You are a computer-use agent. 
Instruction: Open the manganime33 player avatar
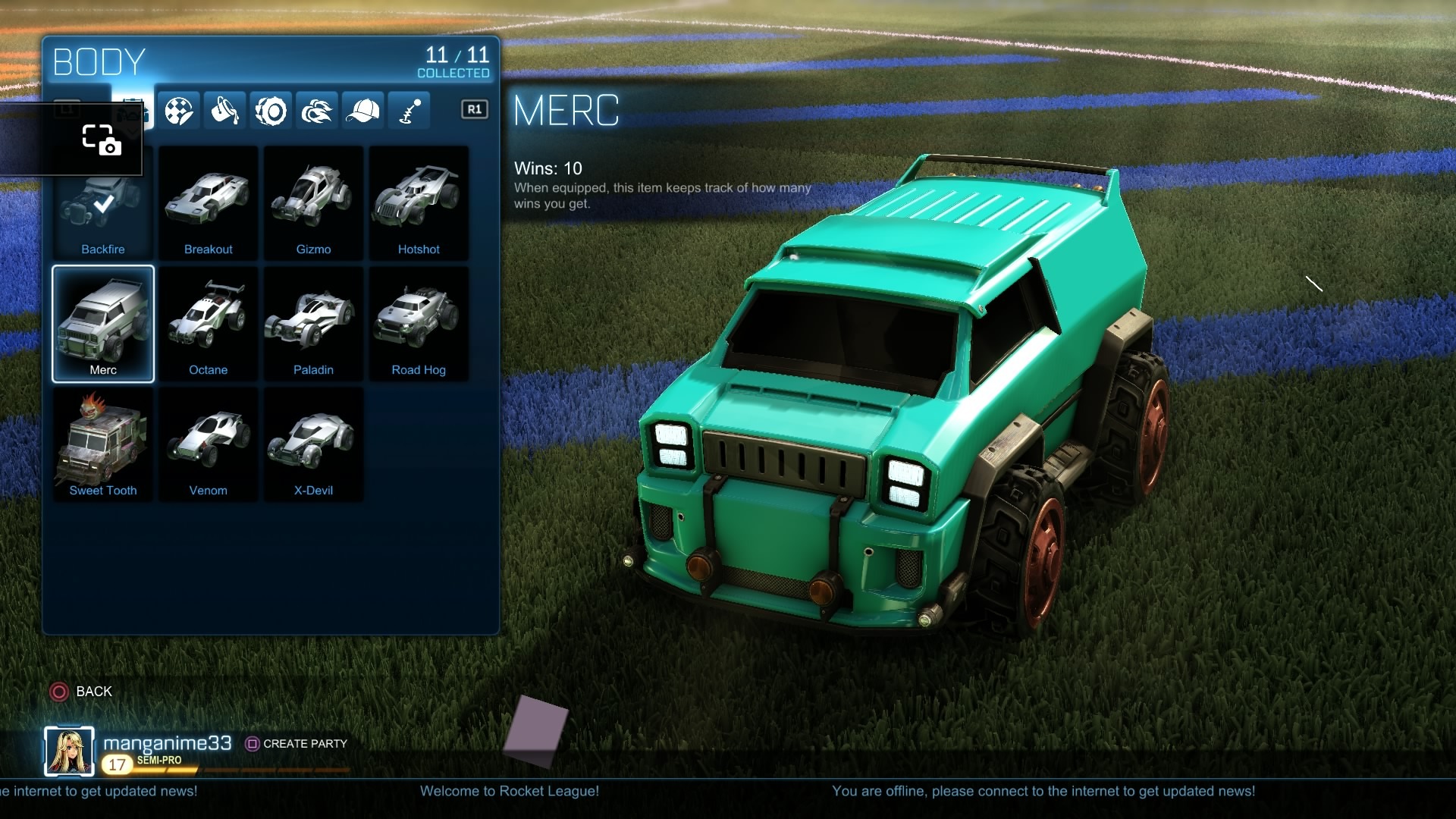[69, 752]
